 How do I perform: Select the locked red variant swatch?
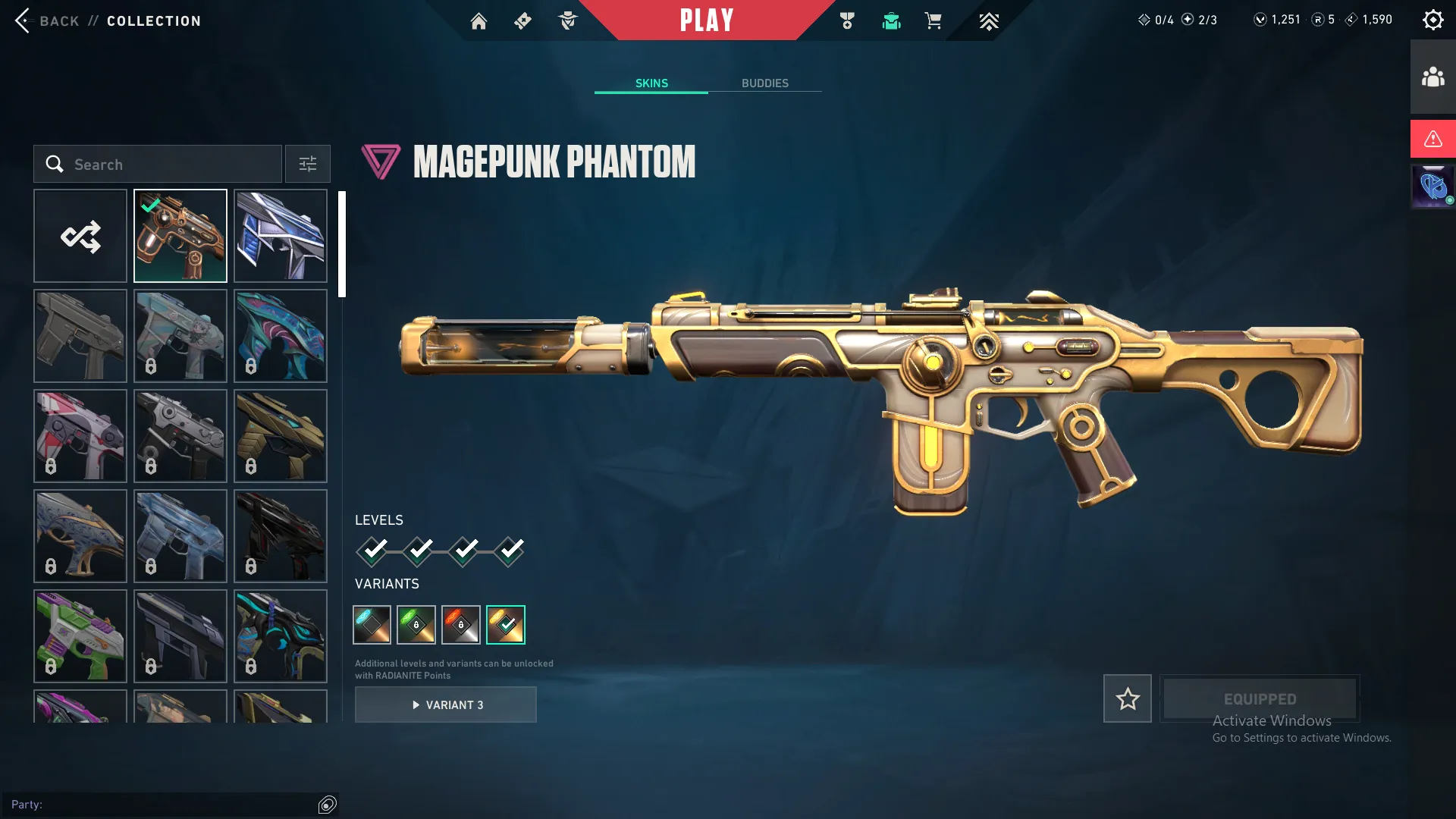tap(461, 624)
